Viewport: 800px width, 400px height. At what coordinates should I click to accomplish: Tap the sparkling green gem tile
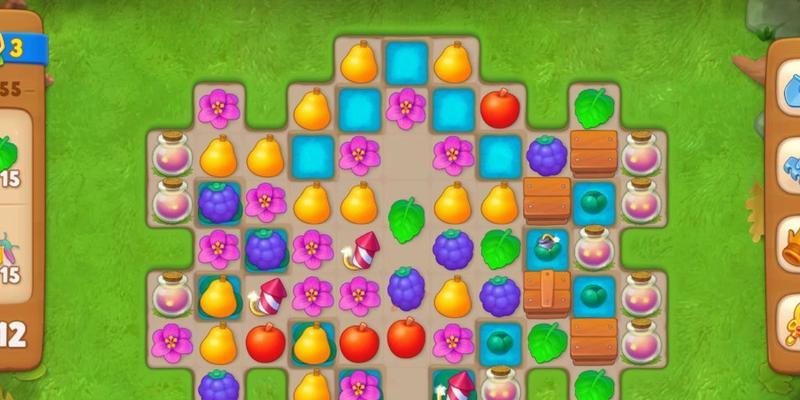(x=547, y=249)
